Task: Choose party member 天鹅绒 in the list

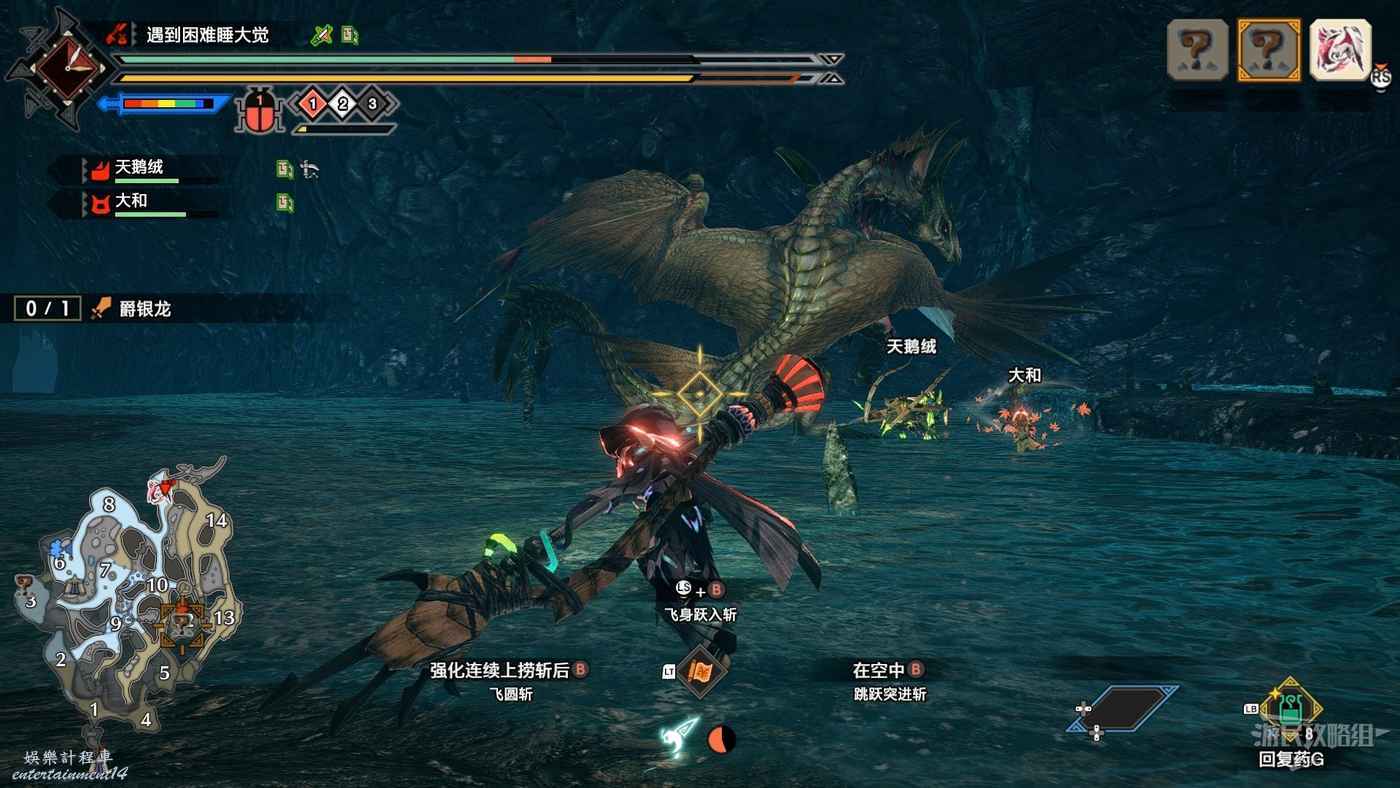Action: (x=140, y=169)
